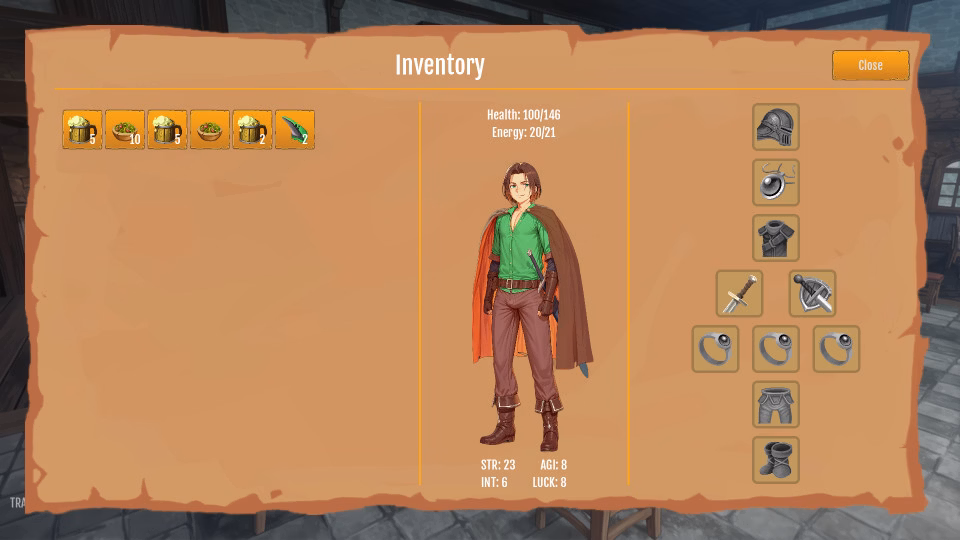The height and width of the screenshot is (540, 960).
Task: Open the leg armor pants slot
Action: tap(776, 405)
